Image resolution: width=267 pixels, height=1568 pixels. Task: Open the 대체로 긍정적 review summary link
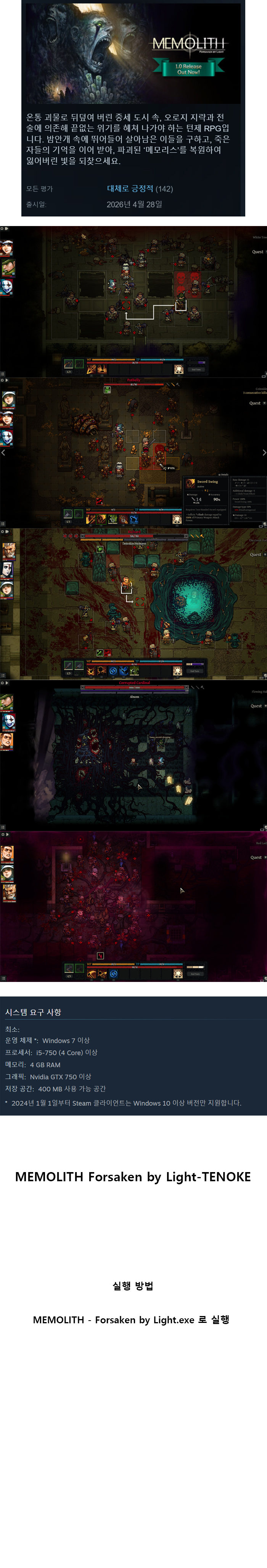[130, 189]
